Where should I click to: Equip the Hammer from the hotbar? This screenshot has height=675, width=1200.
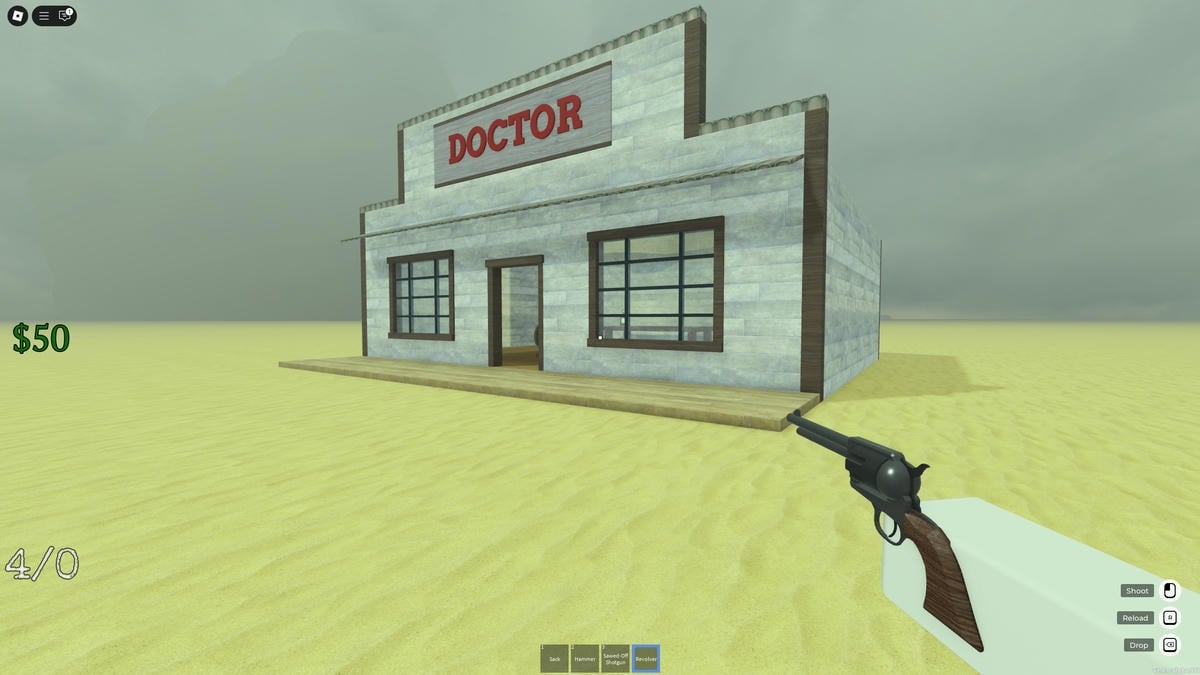pos(585,658)
